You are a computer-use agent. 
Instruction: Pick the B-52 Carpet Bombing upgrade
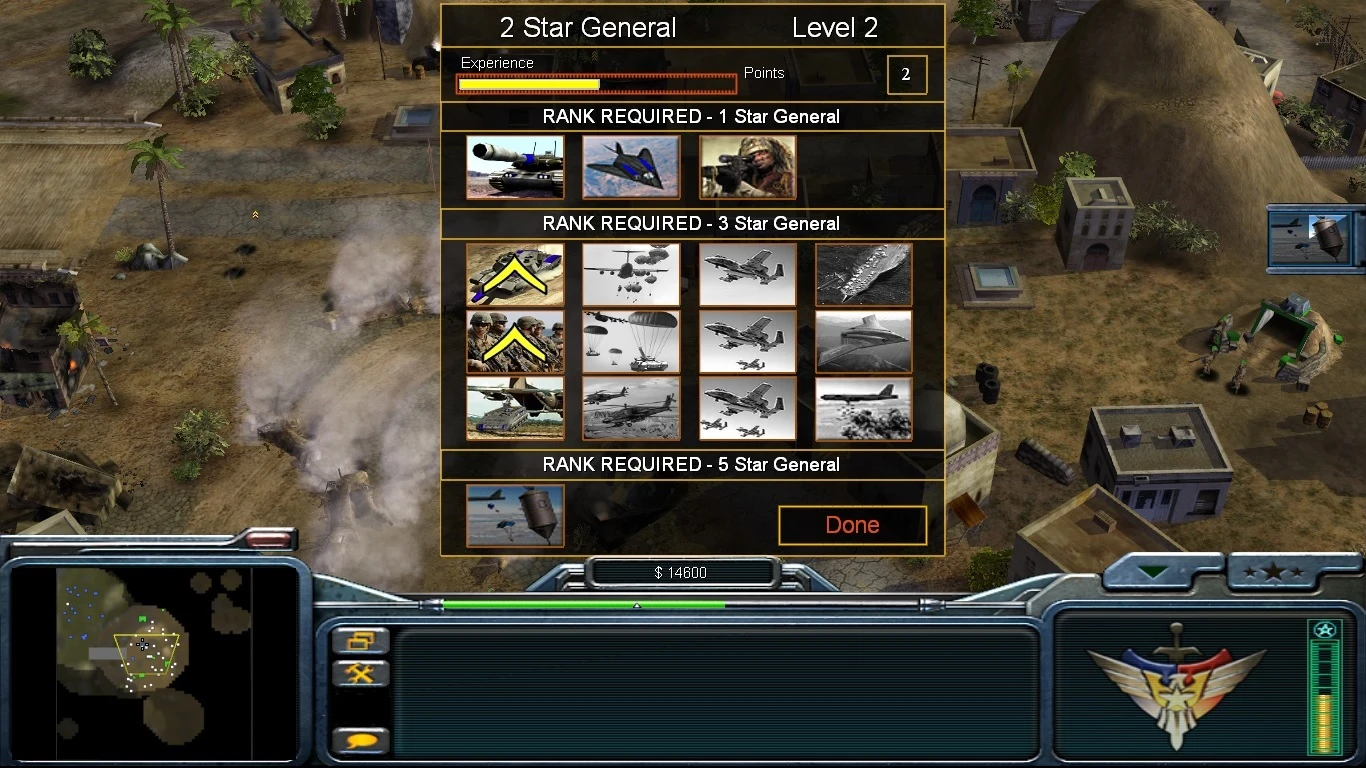pos(863,408)
